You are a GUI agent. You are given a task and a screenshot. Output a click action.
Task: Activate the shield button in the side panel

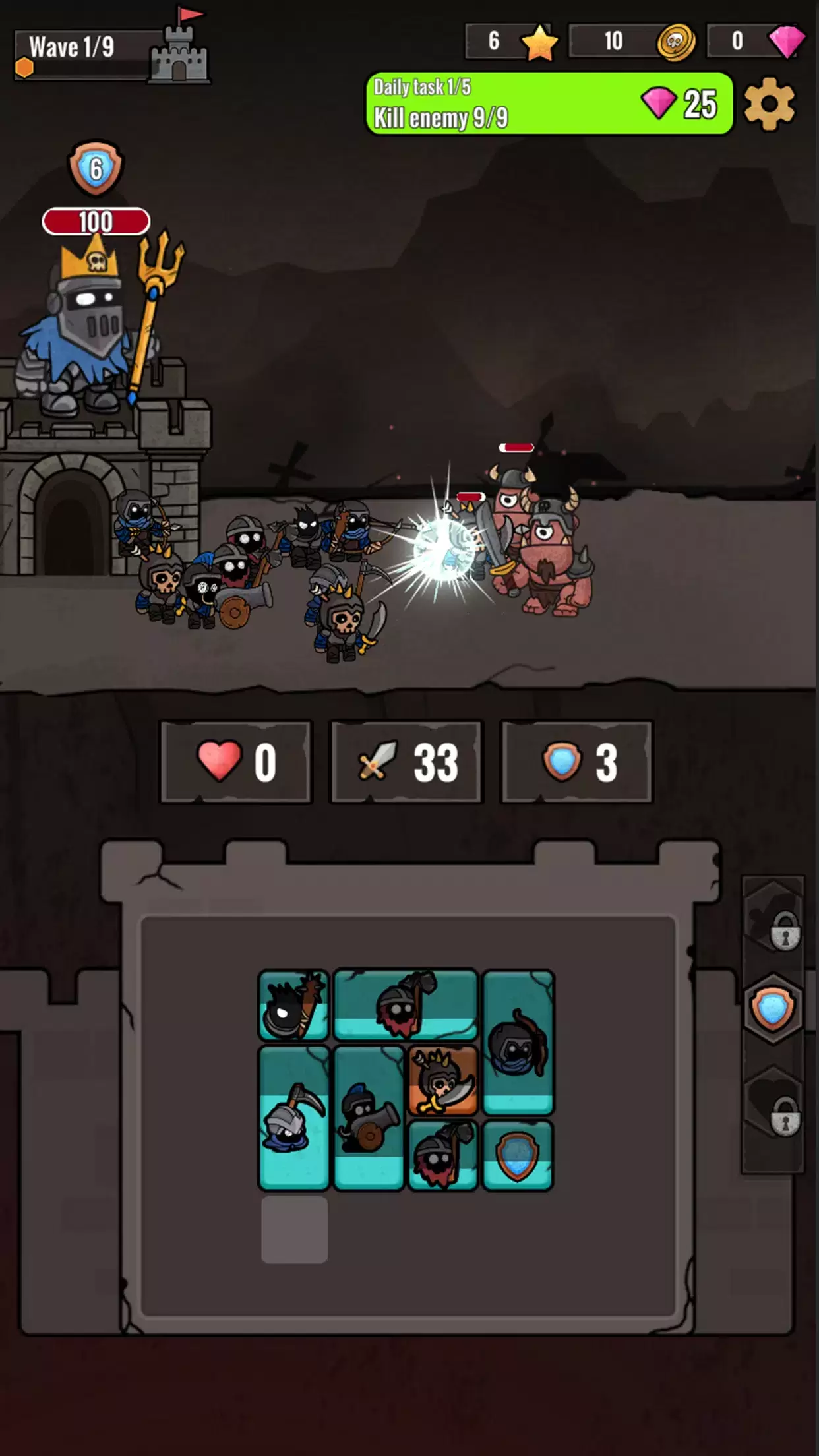(x=773, y=1008)
